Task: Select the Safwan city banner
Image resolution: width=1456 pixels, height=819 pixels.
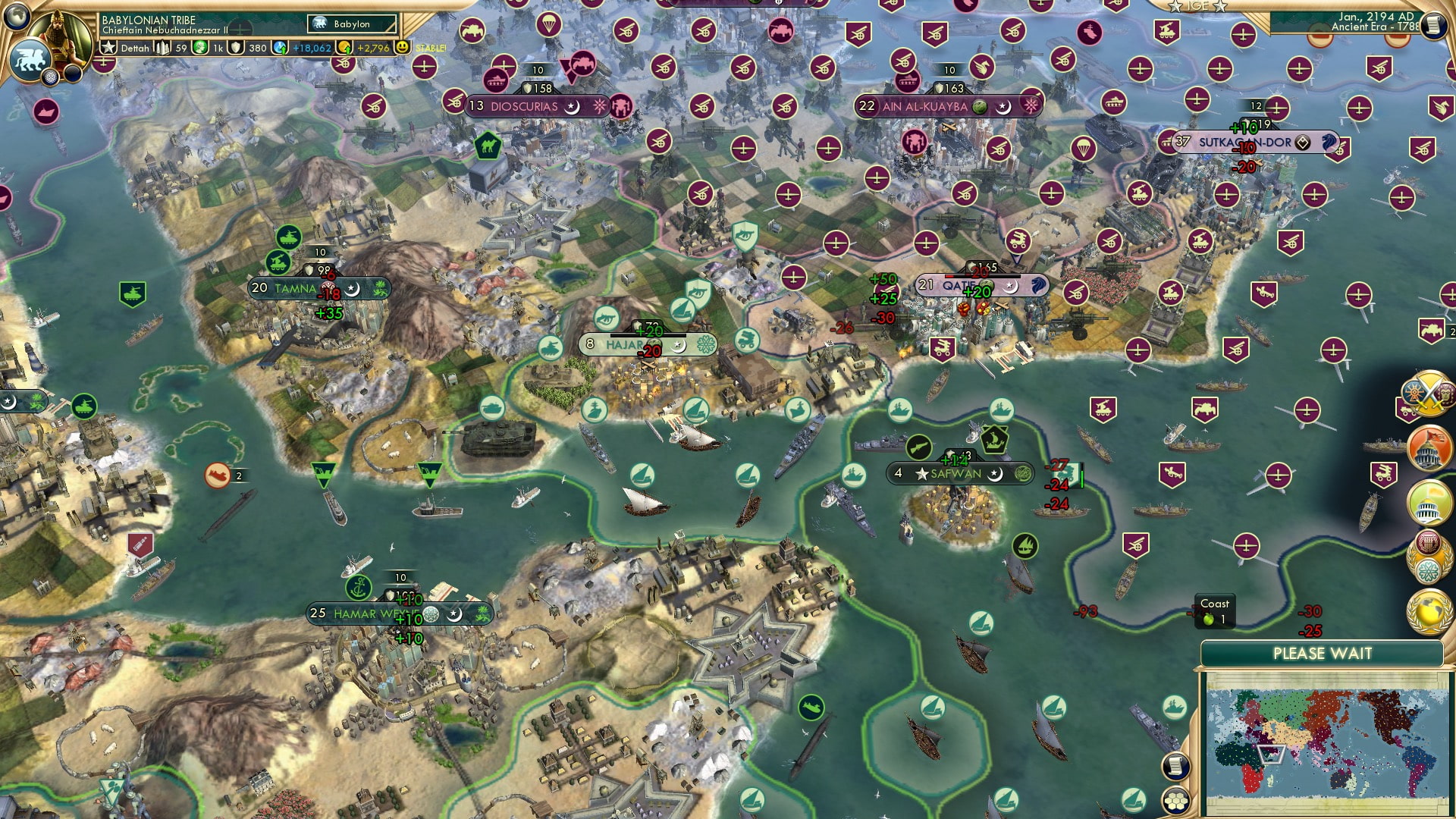Action: (x=957, y=472)
